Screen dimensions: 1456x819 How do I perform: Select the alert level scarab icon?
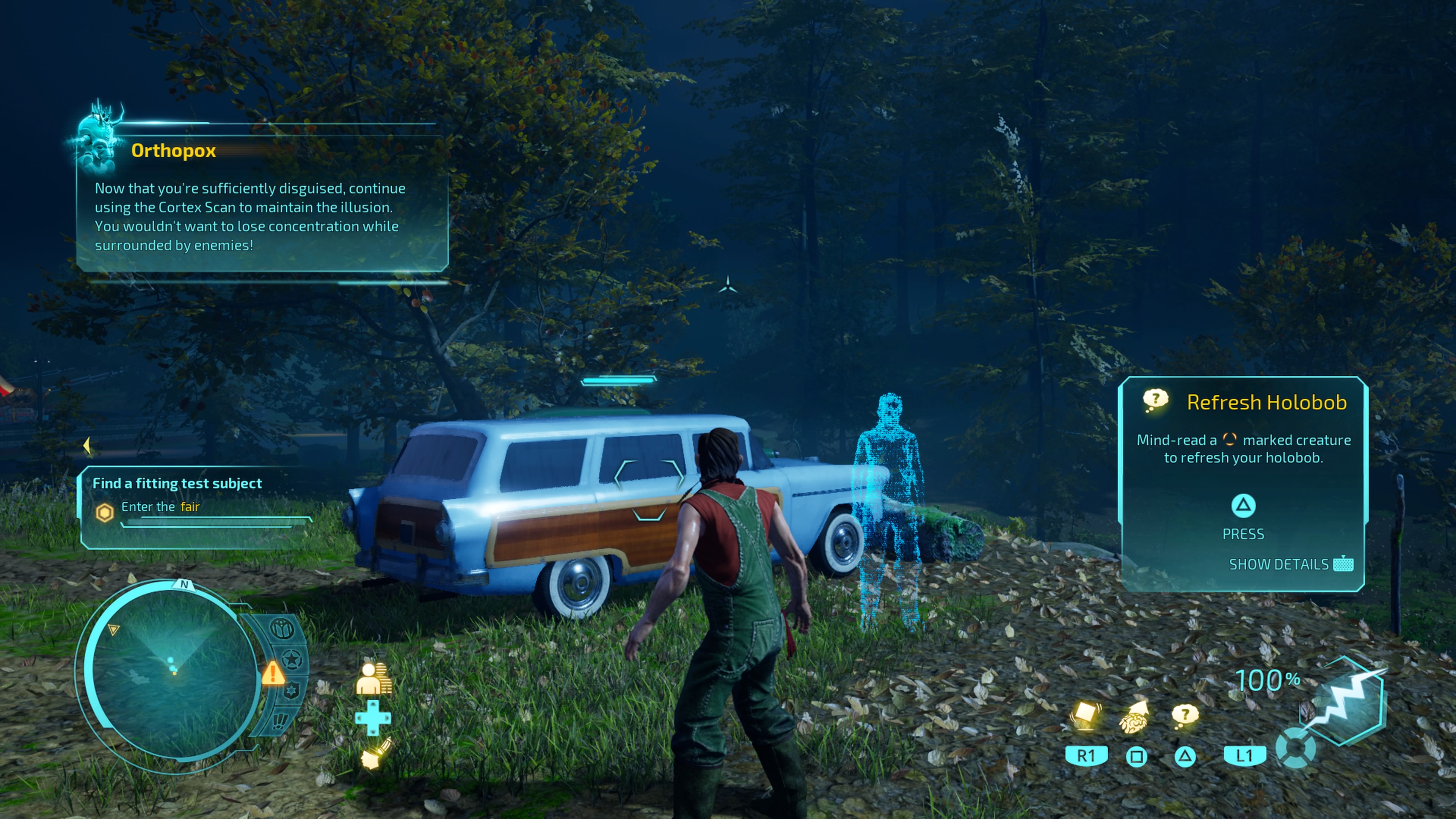coord(282,629)
